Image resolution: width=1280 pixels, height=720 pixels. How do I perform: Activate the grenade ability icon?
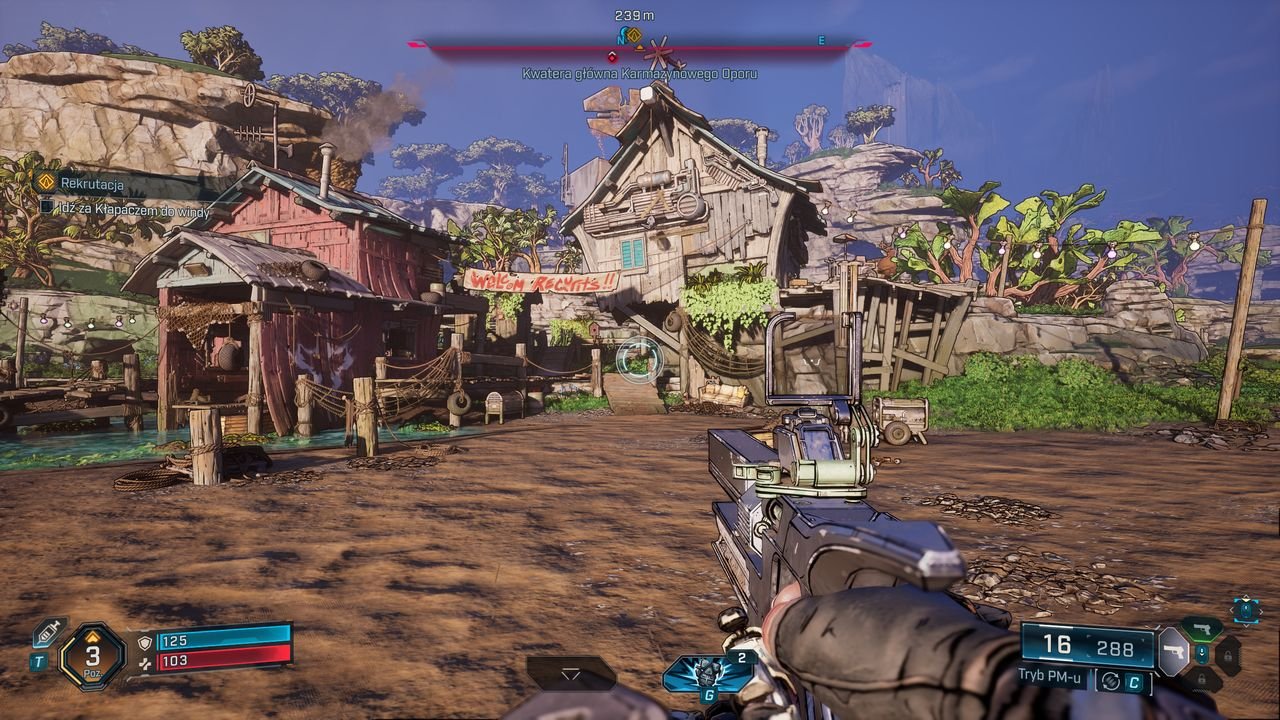(x=706, y=672)
